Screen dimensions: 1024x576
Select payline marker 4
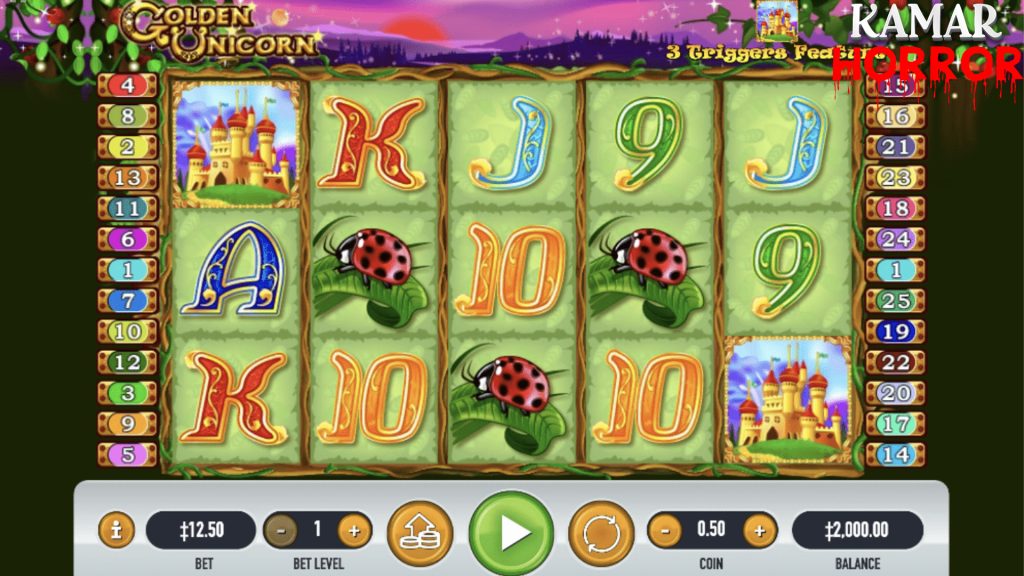click(128, 86)
